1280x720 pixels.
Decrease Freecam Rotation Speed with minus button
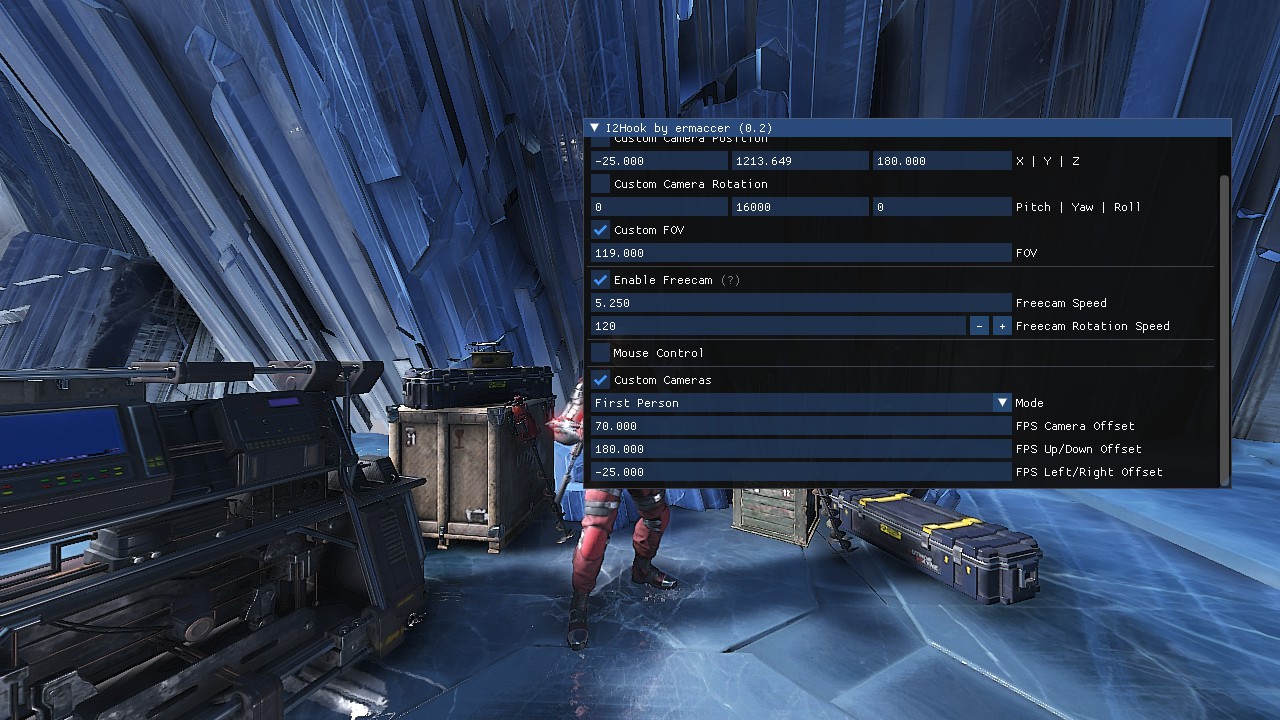tap(979, 326)
